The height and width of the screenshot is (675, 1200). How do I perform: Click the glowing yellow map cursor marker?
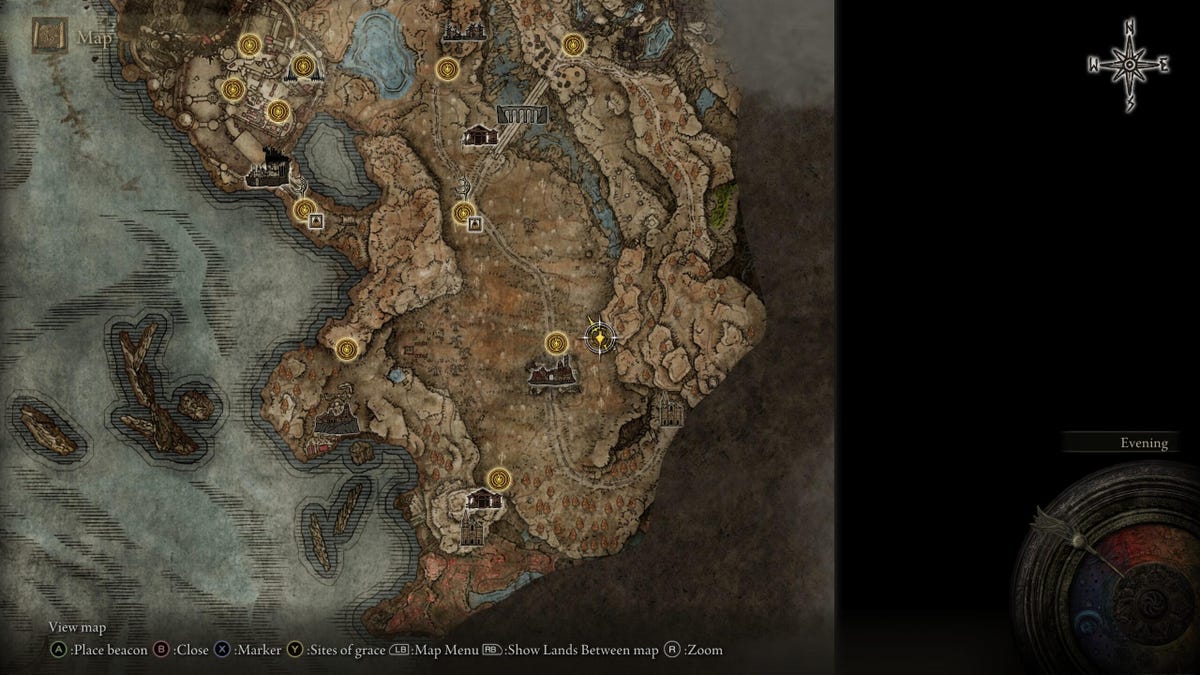tap(598, 339)
